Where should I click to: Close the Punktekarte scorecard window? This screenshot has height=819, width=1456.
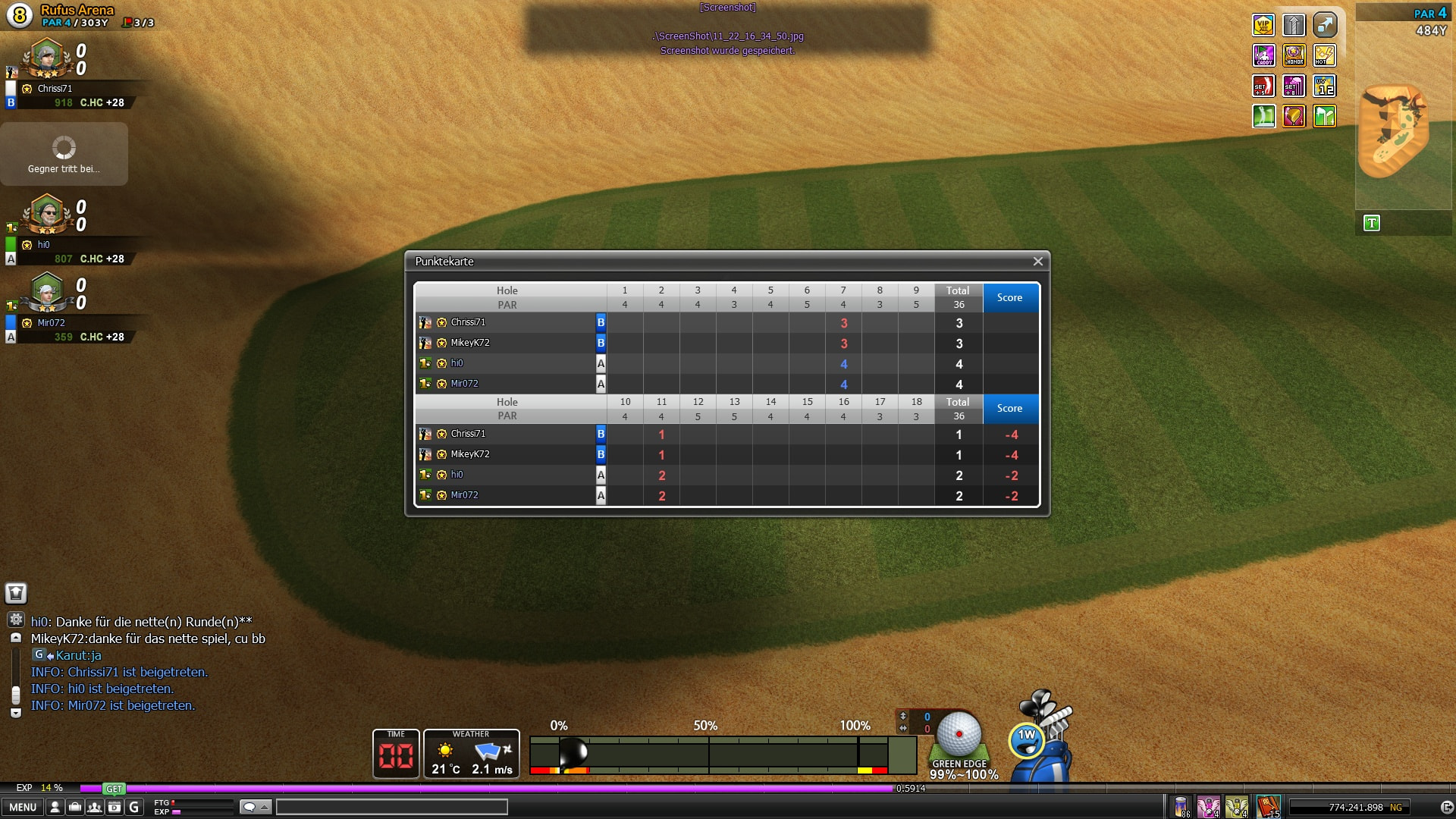tap(1037, 262)
